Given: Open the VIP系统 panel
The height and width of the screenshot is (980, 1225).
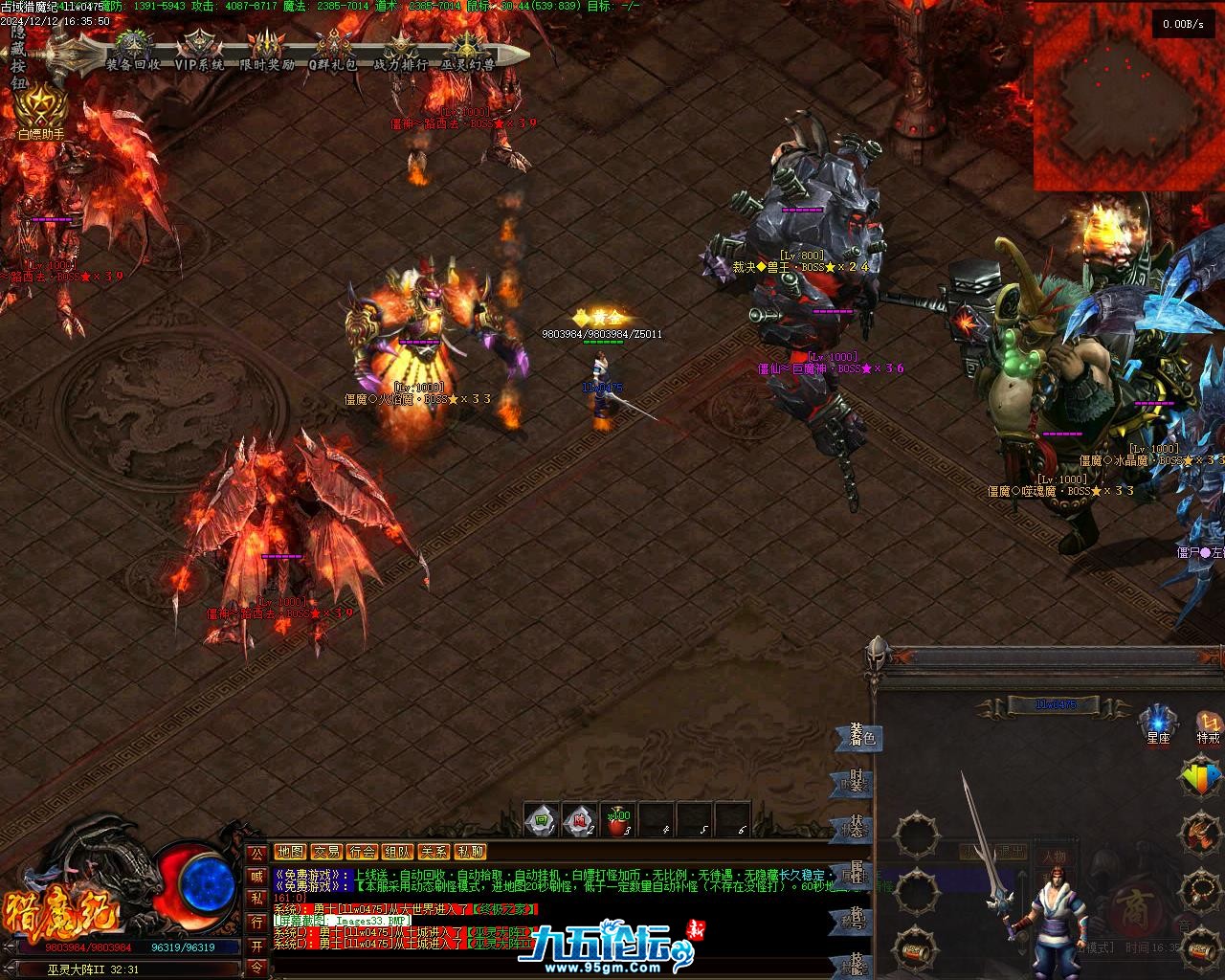Looking at the screenshot, I should (x=199, y=52).
